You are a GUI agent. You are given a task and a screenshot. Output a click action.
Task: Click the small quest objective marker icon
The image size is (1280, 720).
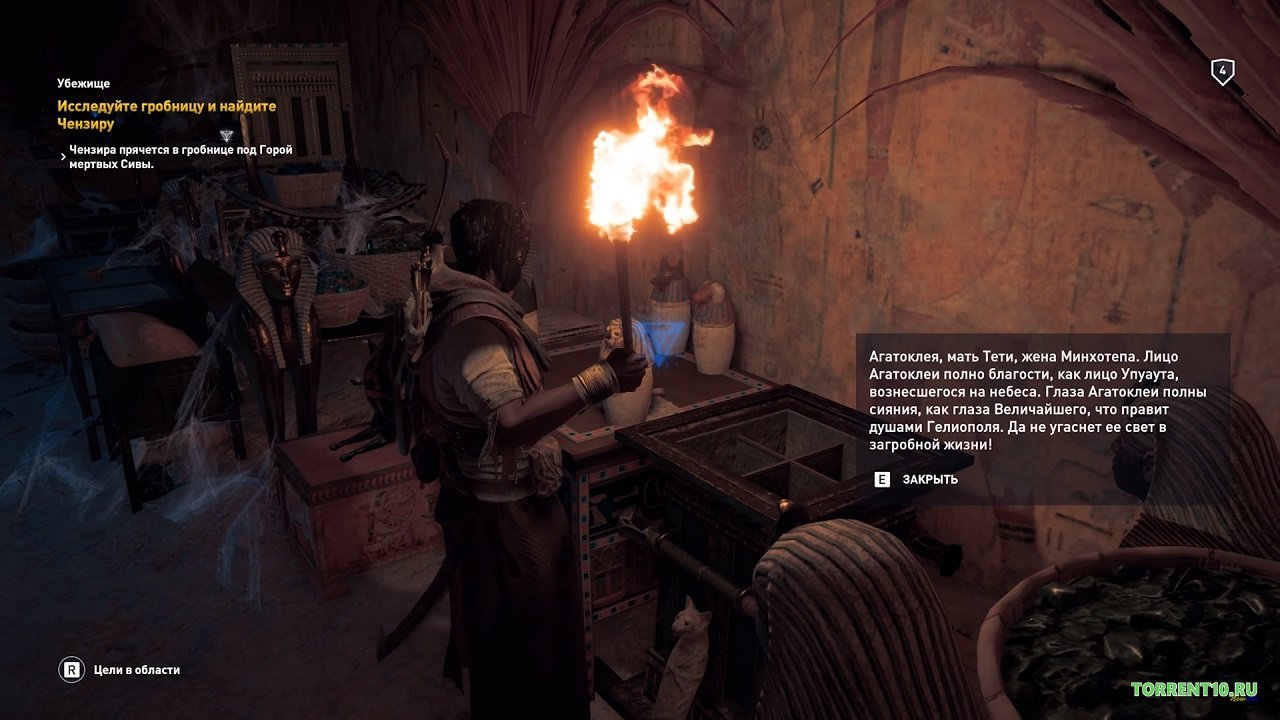pos(227,135)
